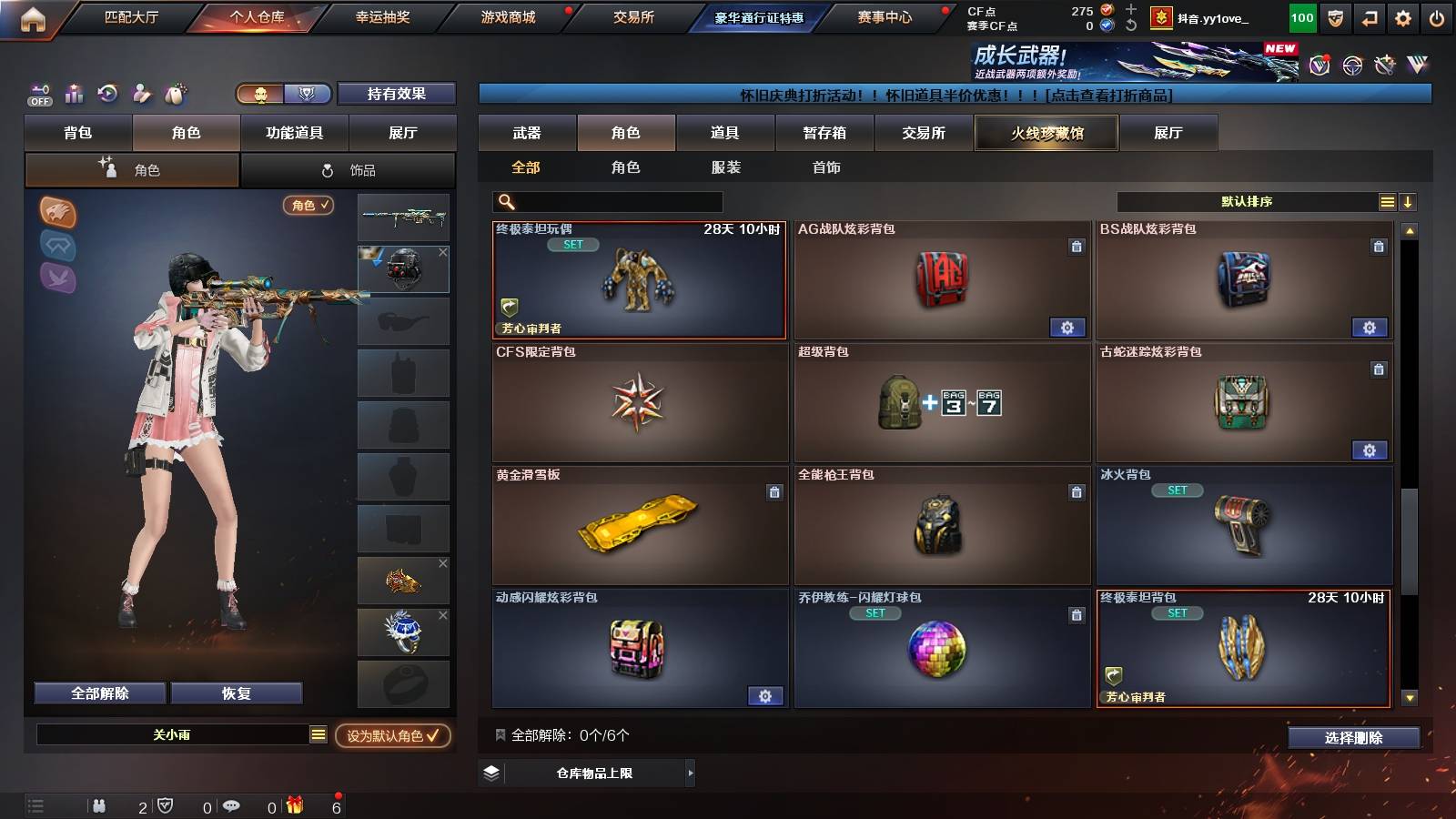Toggle the OFF key switch above left panel
1456x819 pixels.
pos(38,94)
